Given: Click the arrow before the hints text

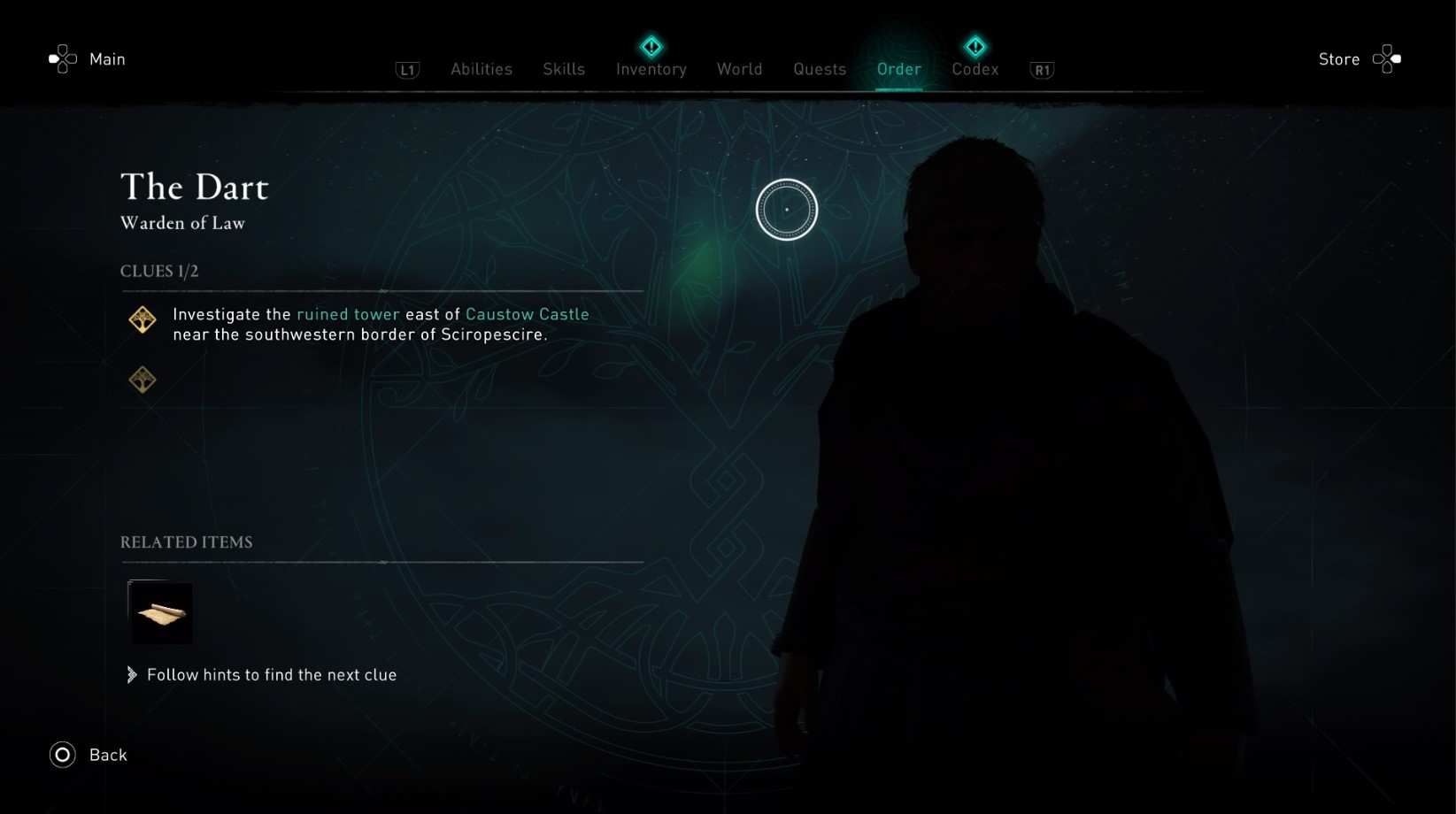Looking at the screenshot, I should tap(131, 674).
